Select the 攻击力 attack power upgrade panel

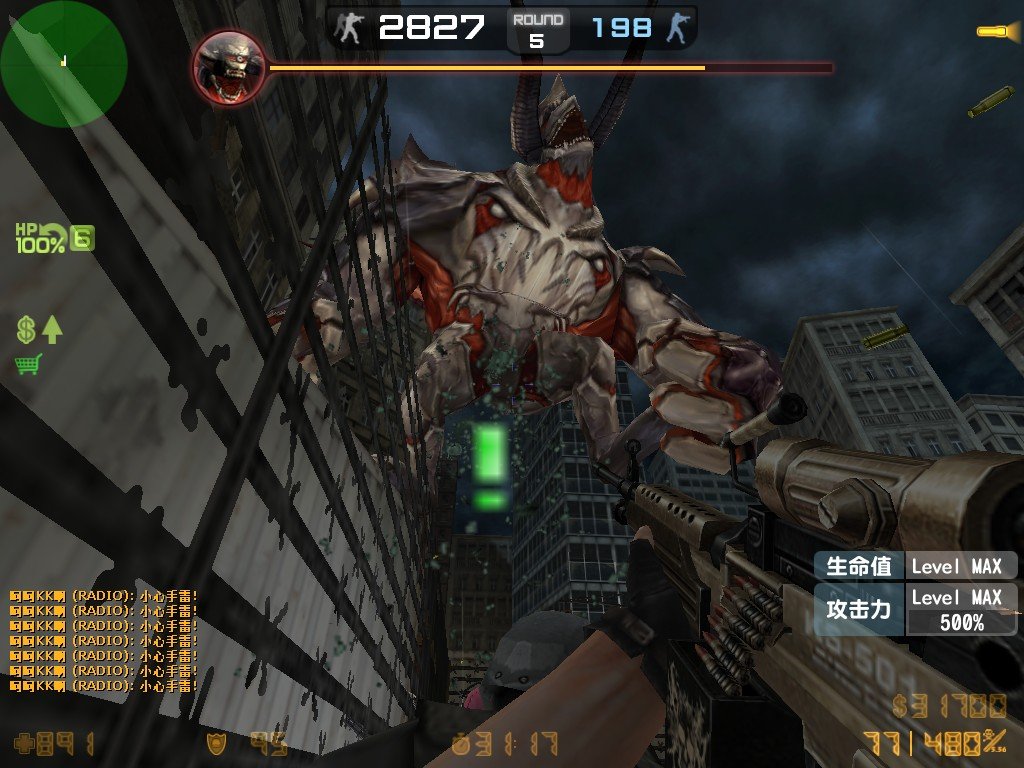[x=915, y=609]
